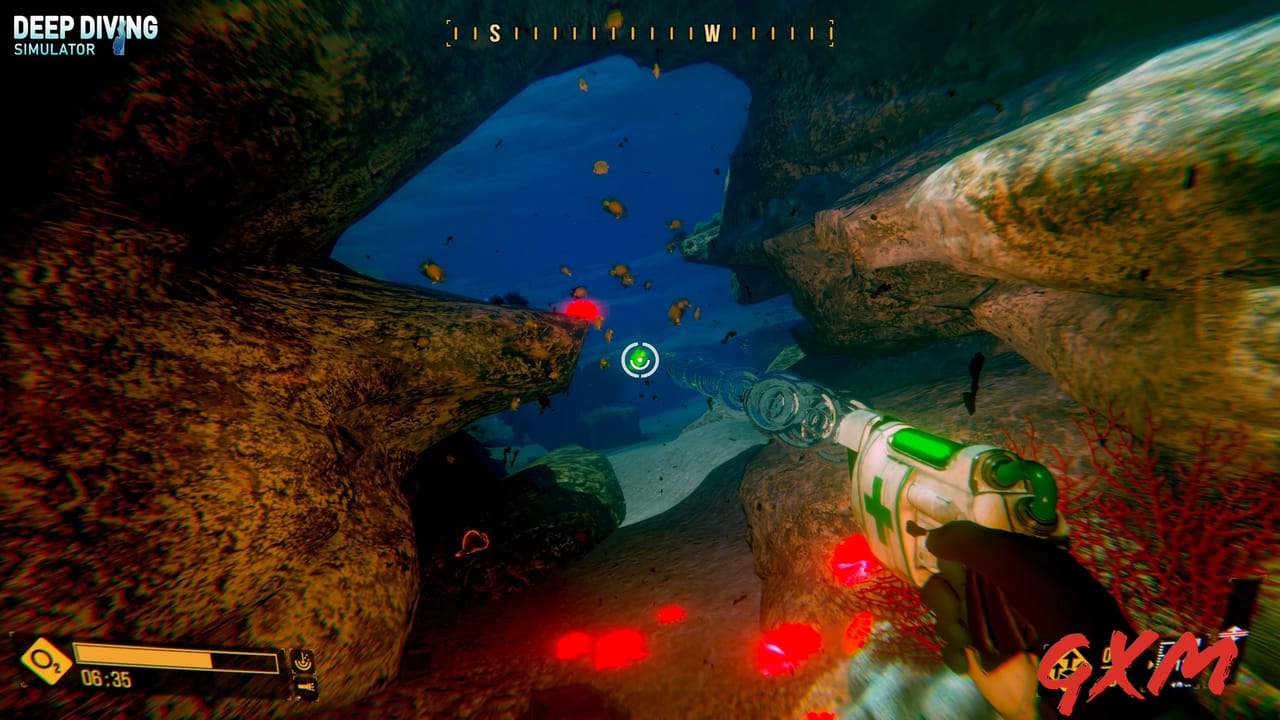The width and height of the screenshot is (1280, 720).
Task: Click the green crosshair reticle at screen center
Action: pos(640,360)
